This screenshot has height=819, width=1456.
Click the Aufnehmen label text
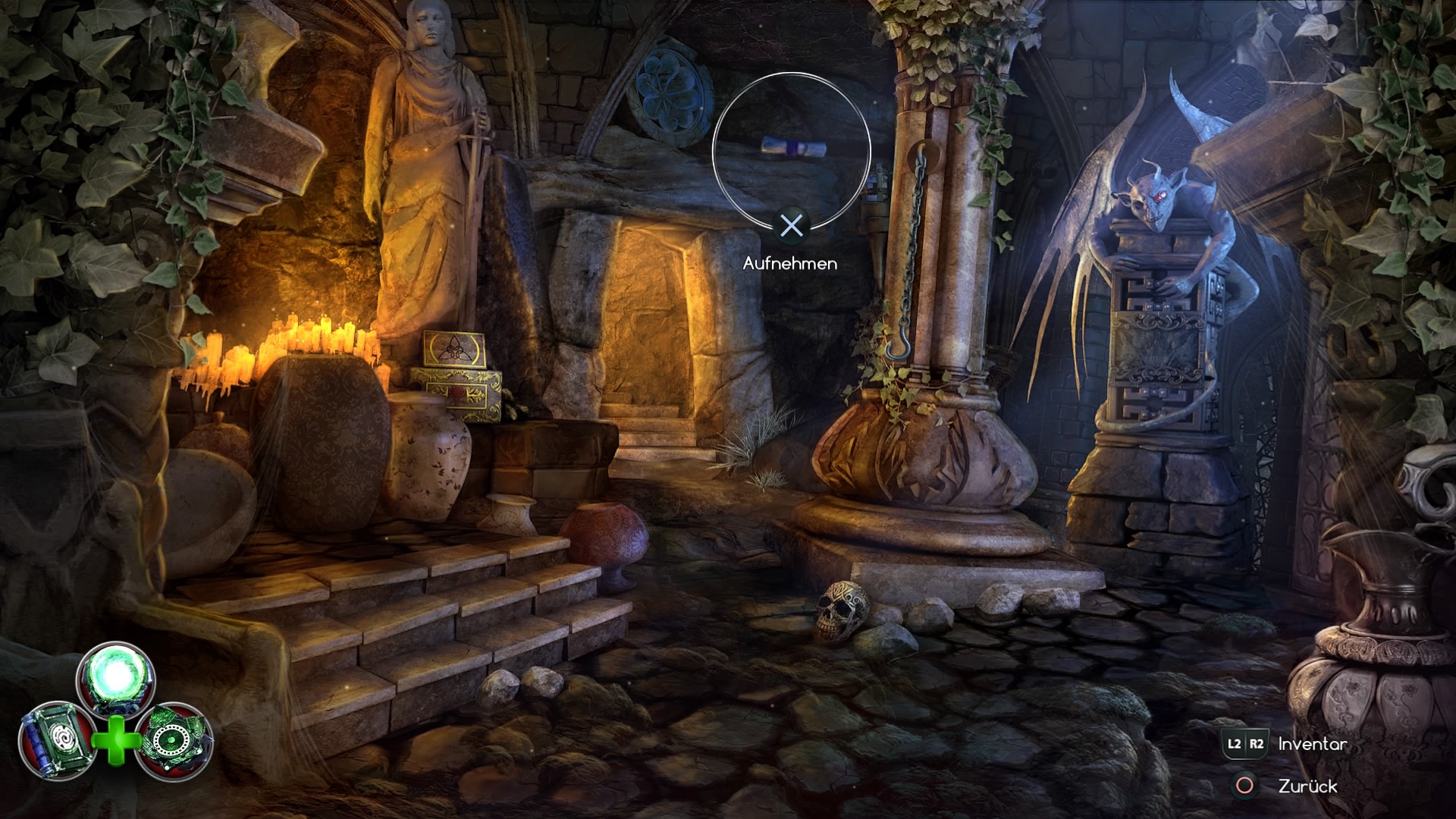[792, 265]
